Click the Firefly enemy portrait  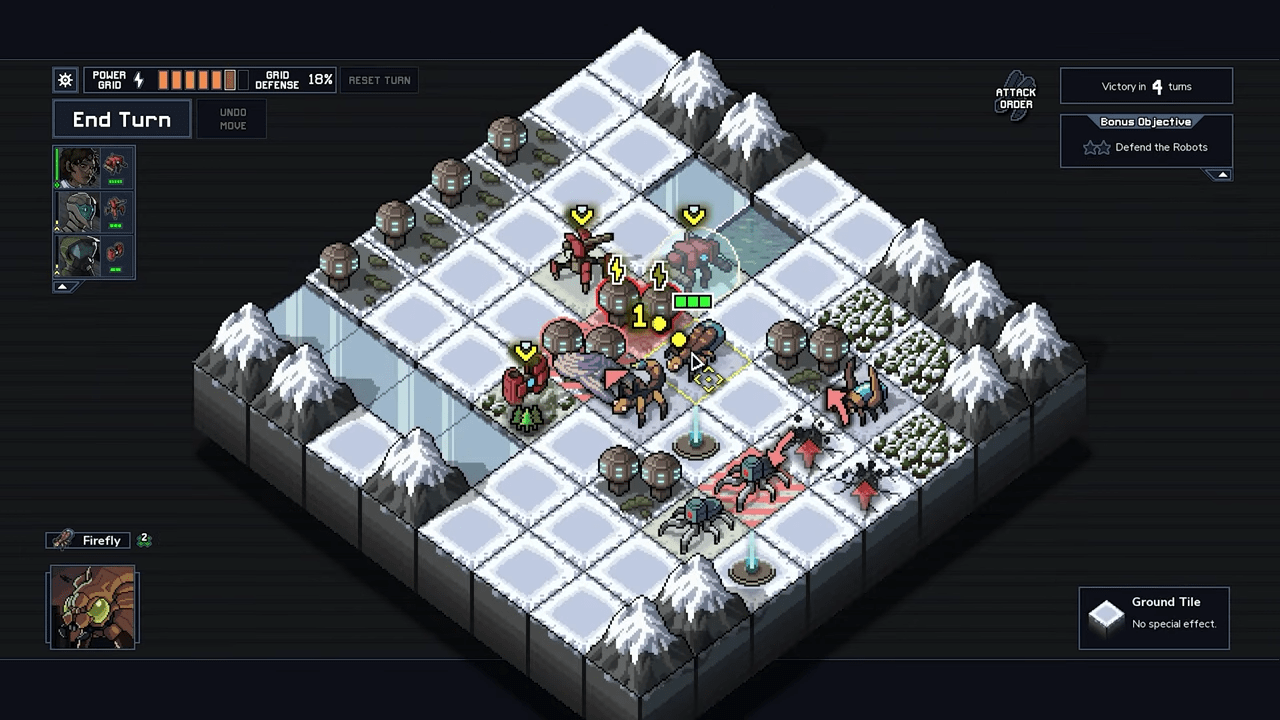tap(93, 607)
